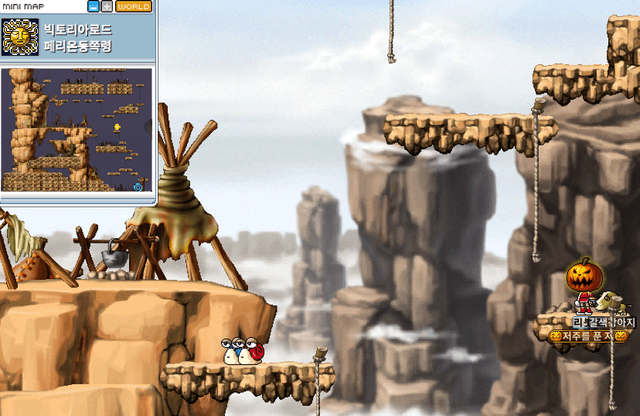Screen dimensions: 640x416
Task: Select the yellow player marker on minimap
Action: coord(117,128)
